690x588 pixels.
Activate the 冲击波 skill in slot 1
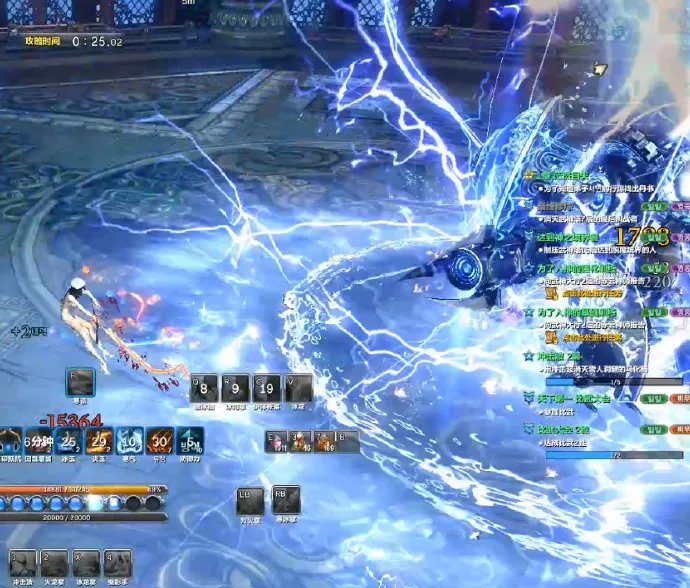22,564
